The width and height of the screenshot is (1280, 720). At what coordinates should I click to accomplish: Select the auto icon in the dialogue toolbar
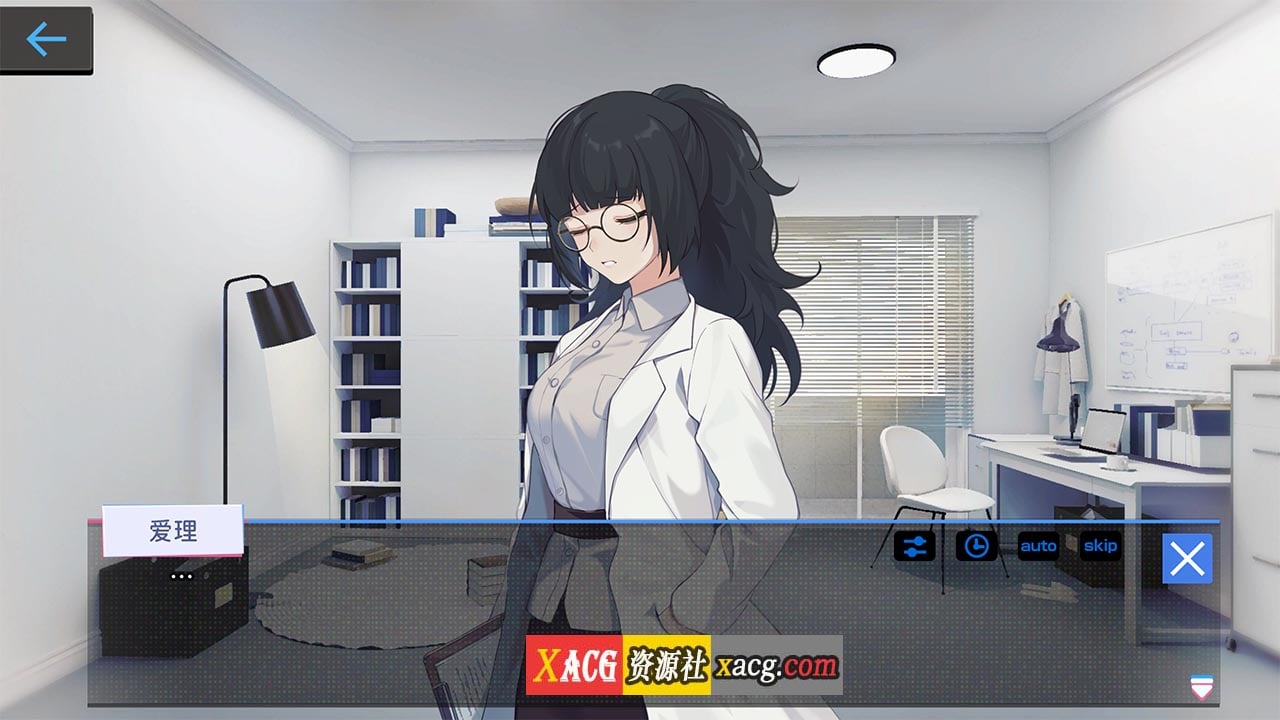coord(1037,546)
